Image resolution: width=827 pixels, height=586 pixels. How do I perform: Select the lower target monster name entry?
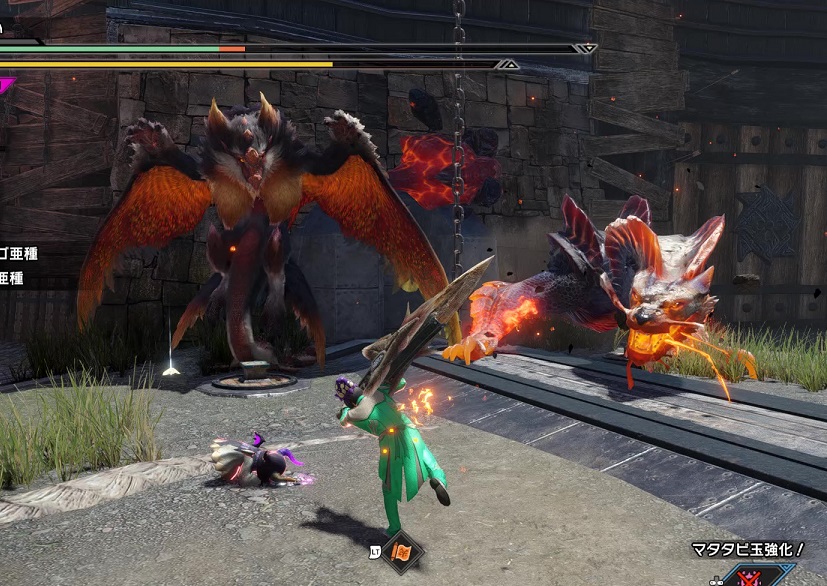pos(12,279)
